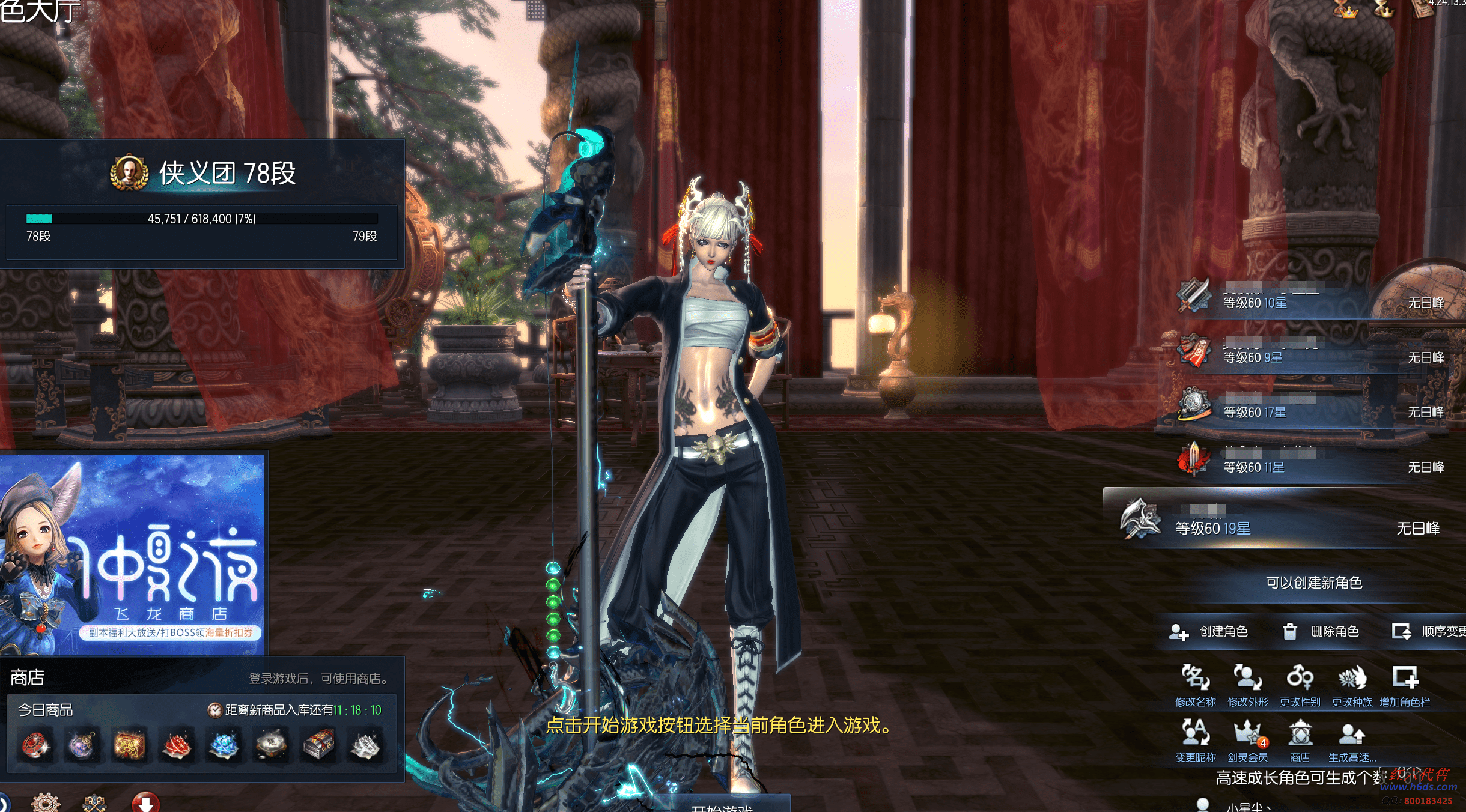Choose the level 60 11星 character
This screenshot has width=1466, height=812.
tap(1310, 463)
